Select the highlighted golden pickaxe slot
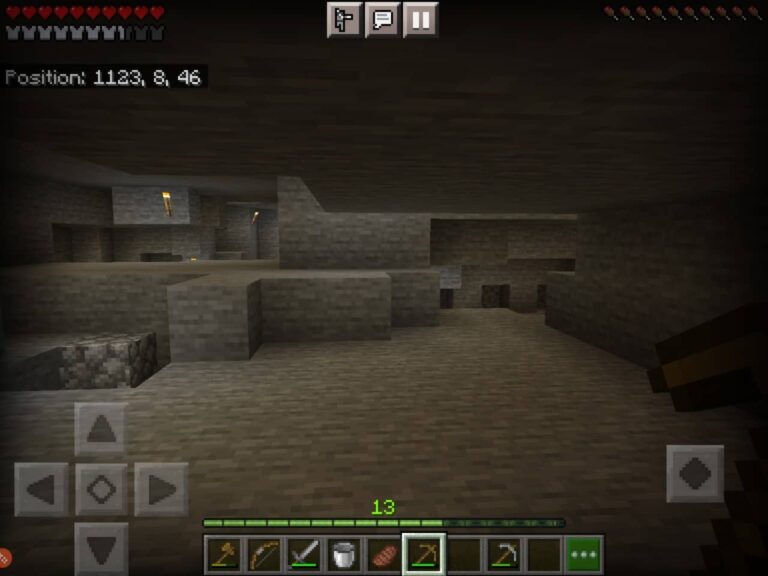Viewport: 768px width, 576px height. click(424, 554)
